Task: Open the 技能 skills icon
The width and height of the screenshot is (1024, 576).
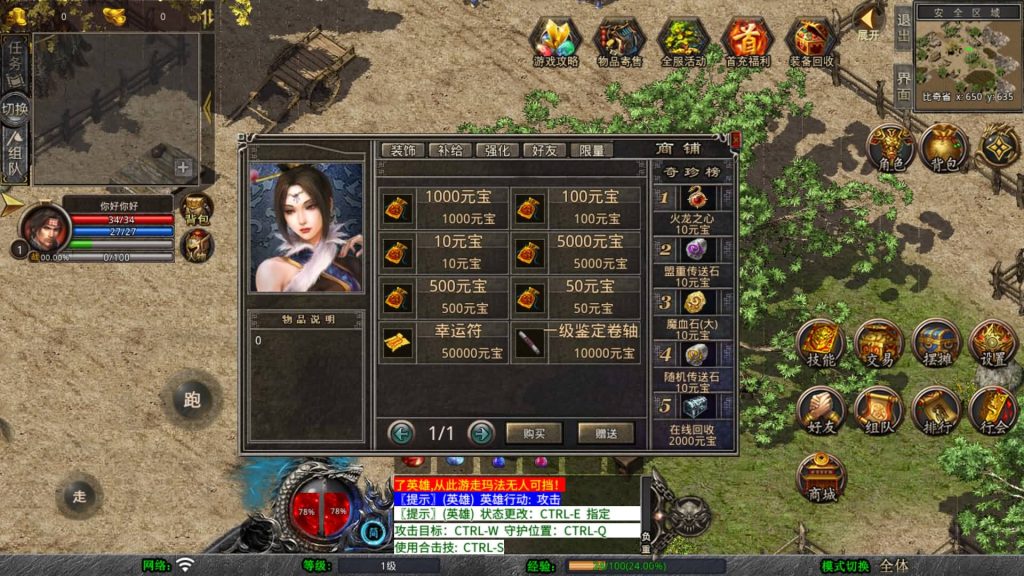Action: tap(821, 344)
